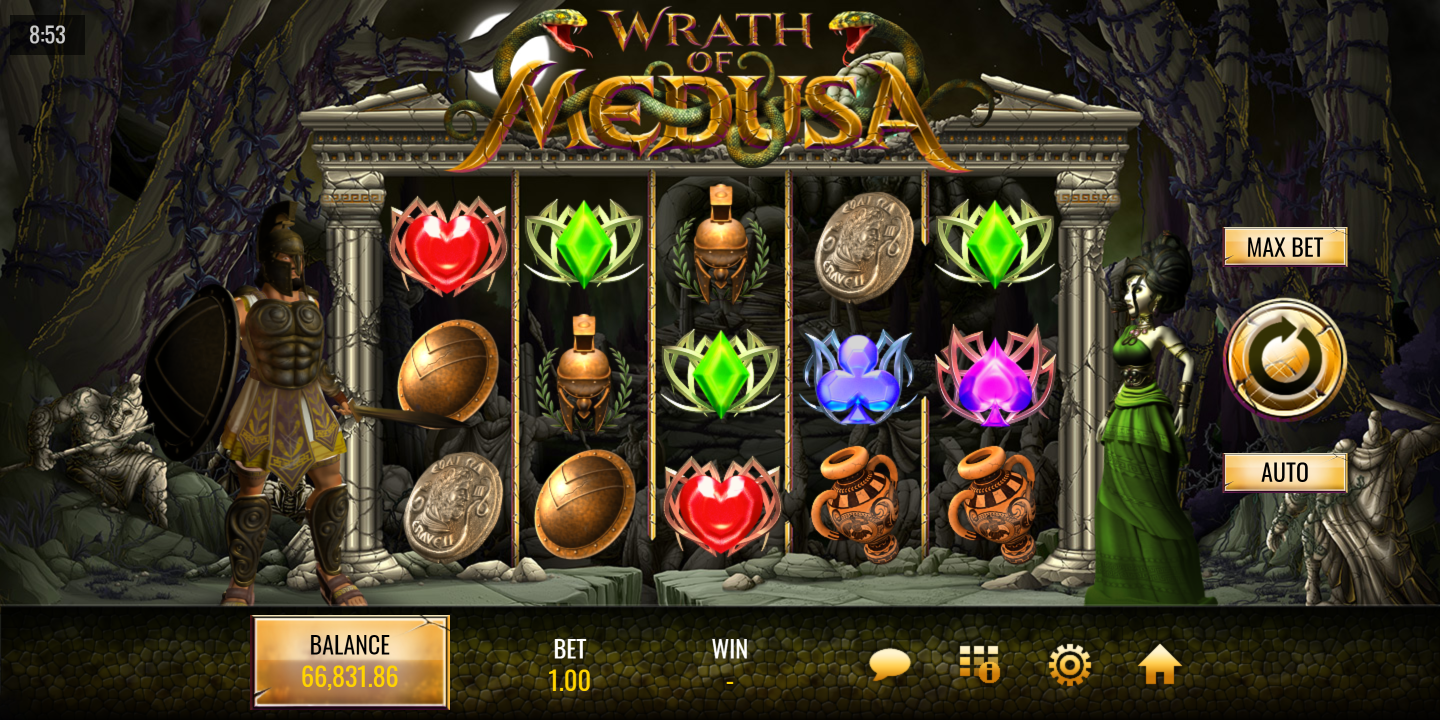Adjust the BET amount display
Viewport: 1440px width, 720px height.
(x=569, y=666)
